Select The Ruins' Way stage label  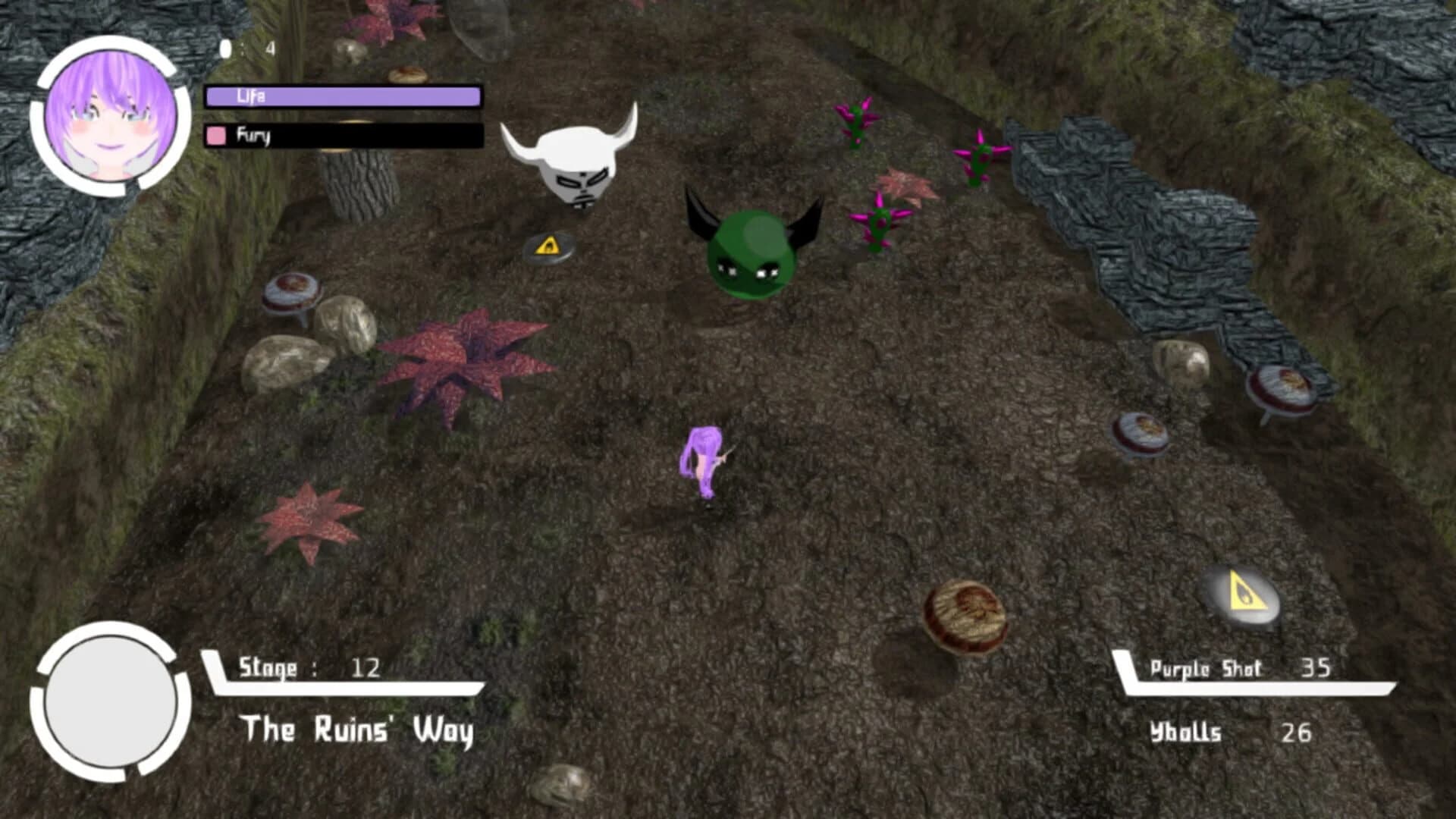point(356,730)
